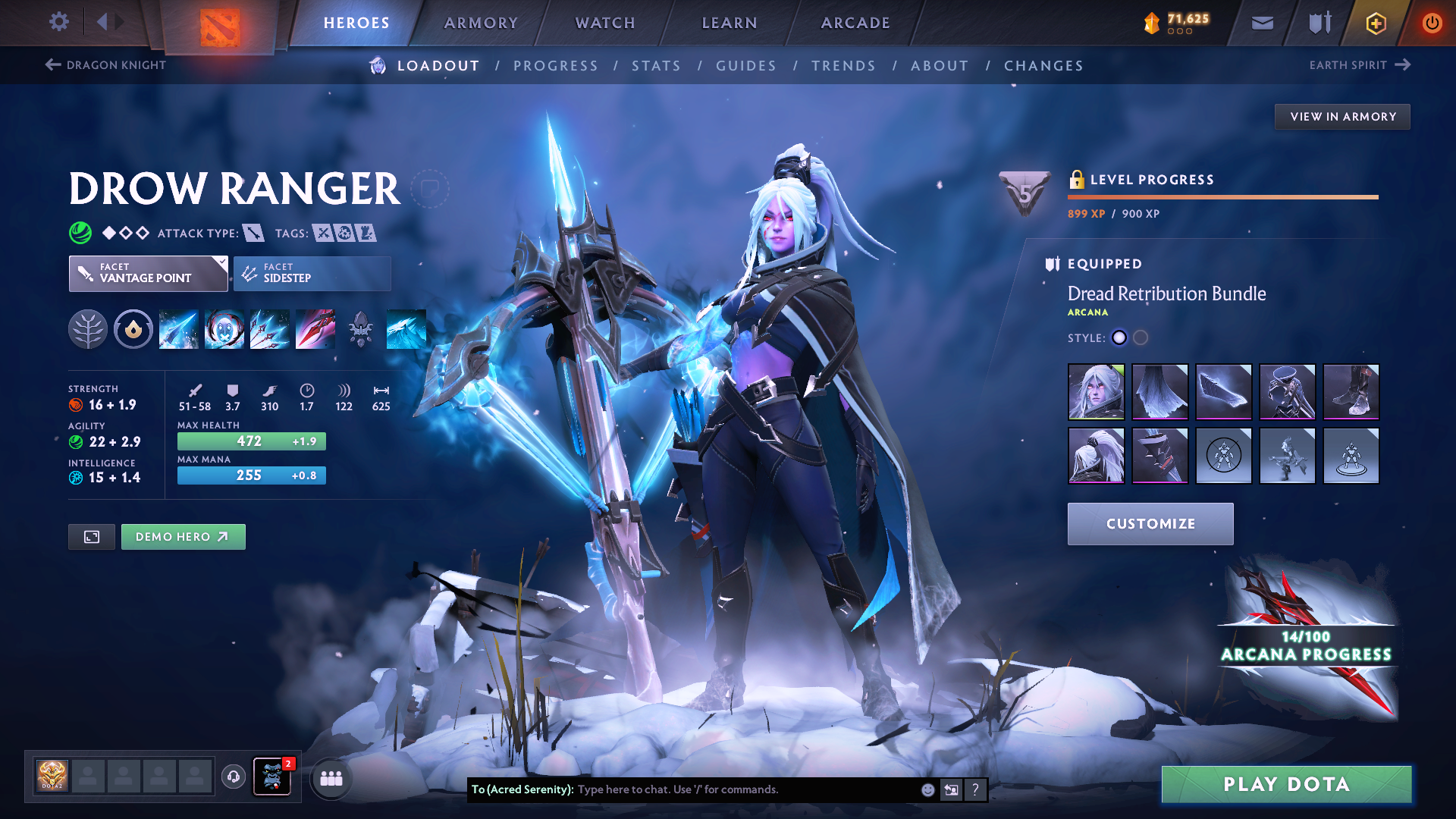Launch Demo Hero mode

pos(183,537)
